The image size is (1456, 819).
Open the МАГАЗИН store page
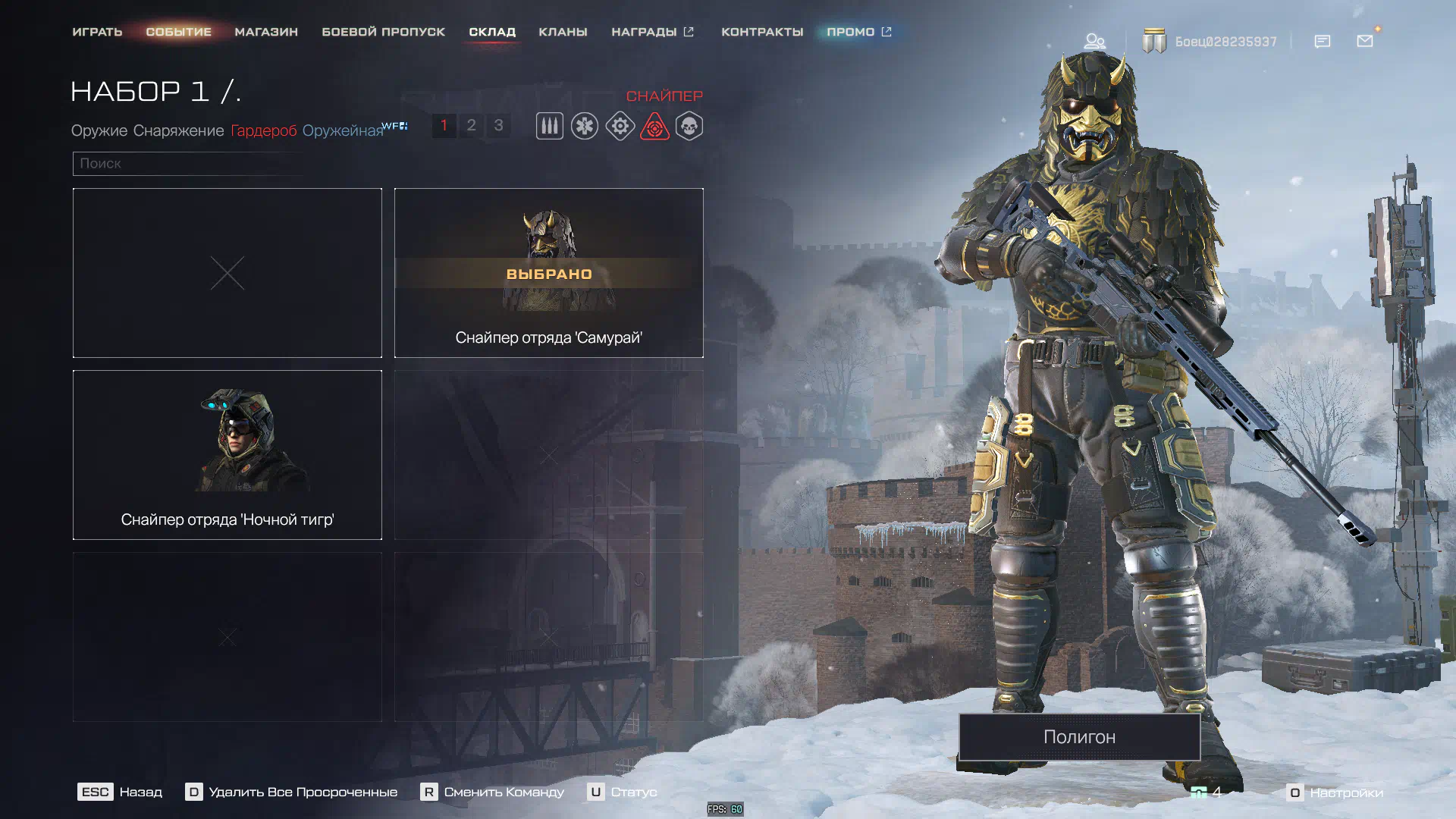click(x=266, y=32)
